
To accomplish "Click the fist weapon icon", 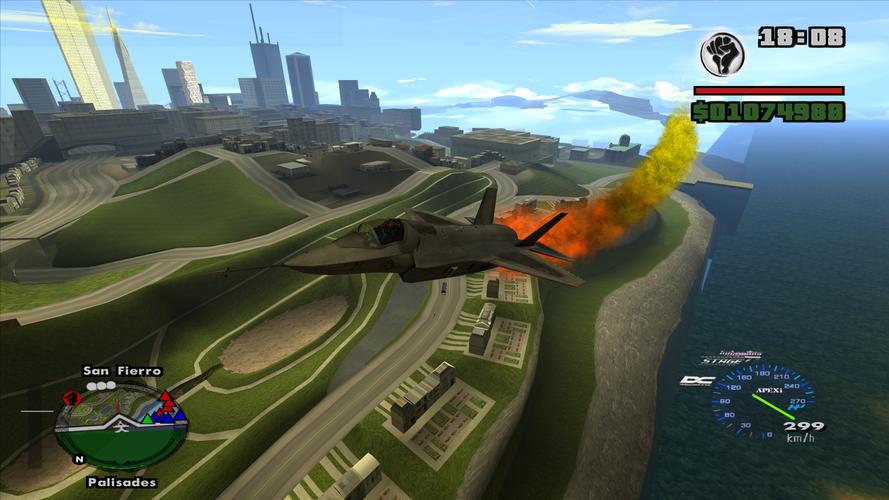I will [x=721, y=55].
